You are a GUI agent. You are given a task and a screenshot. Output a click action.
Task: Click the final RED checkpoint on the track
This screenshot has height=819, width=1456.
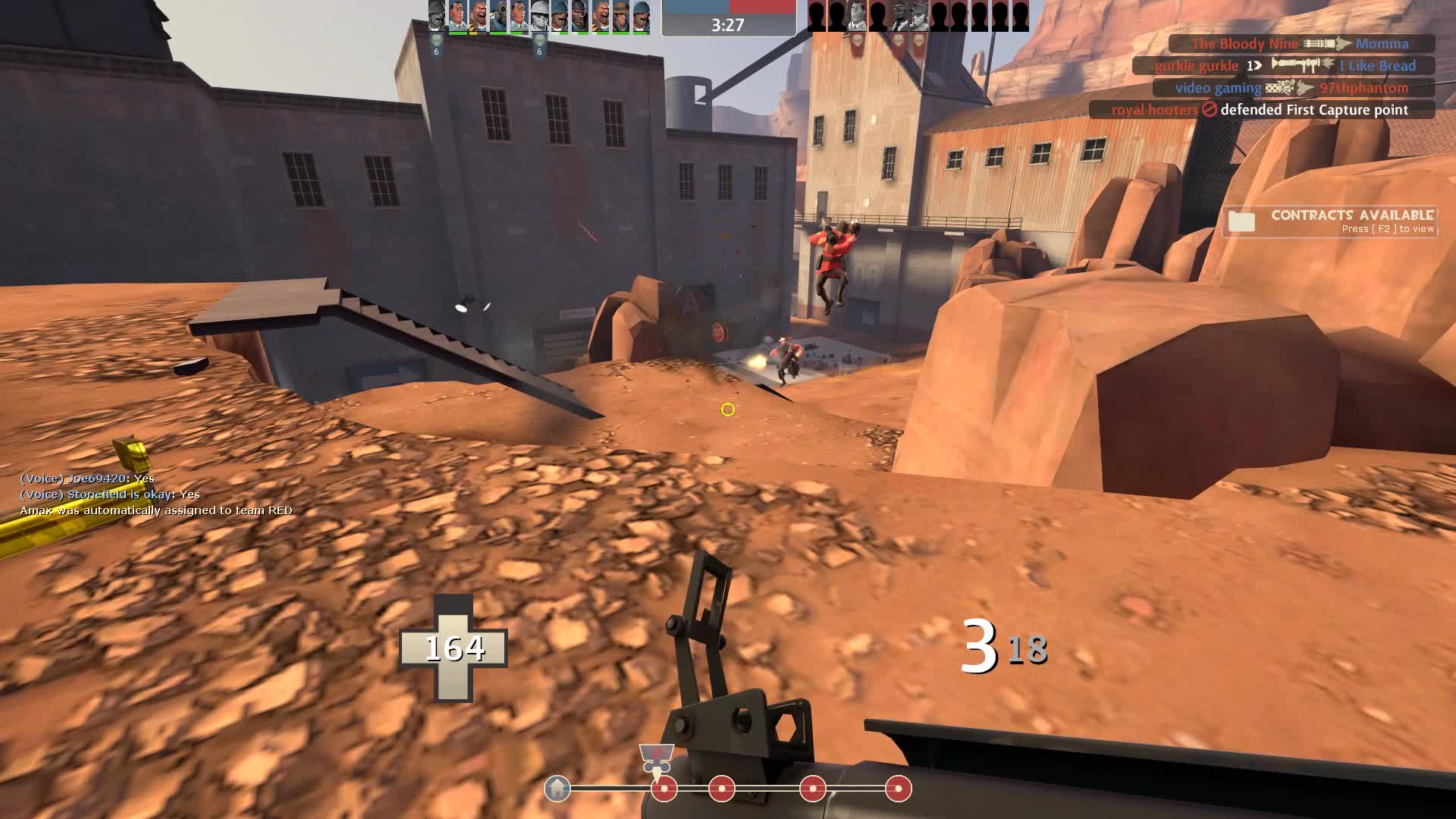point(898,789)
